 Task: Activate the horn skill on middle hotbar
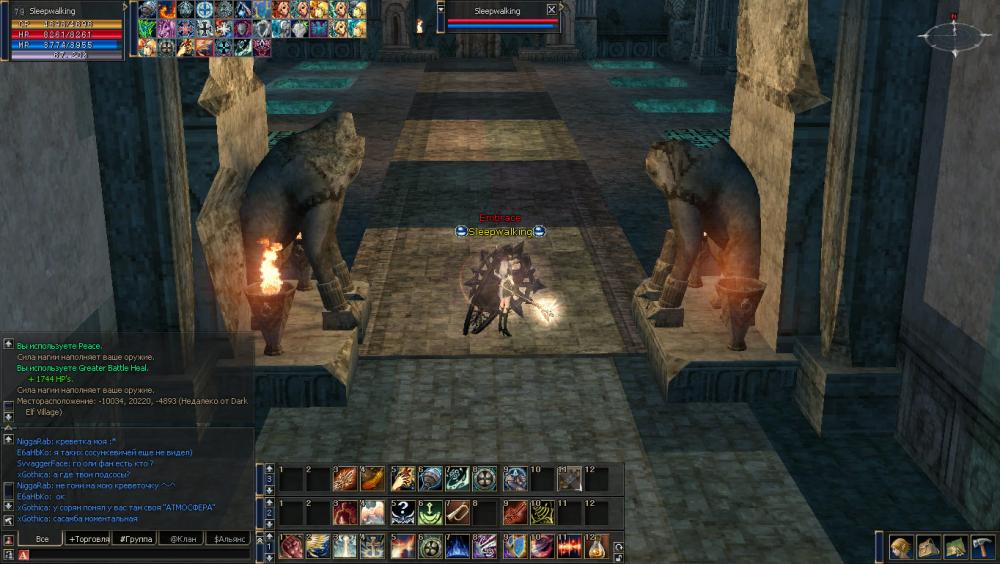coord(457,512)
